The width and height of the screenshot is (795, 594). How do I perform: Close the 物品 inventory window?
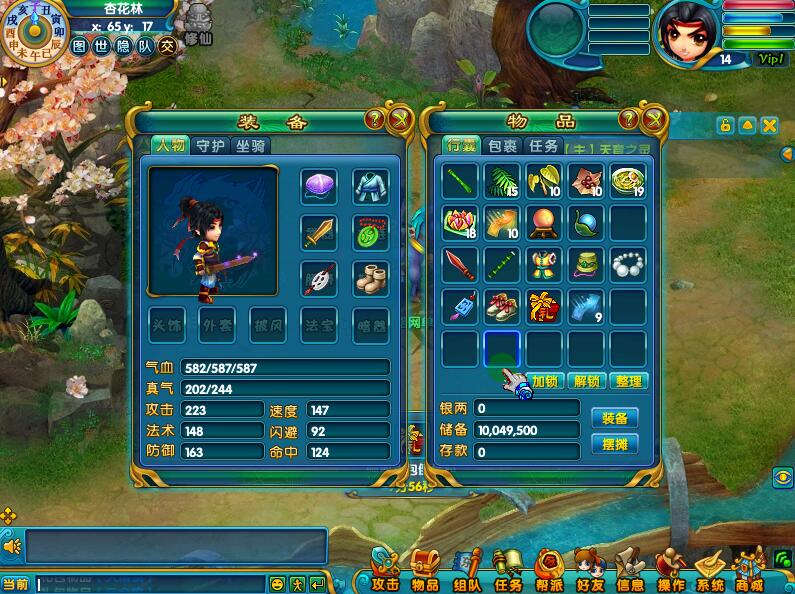tap(654, 120)
